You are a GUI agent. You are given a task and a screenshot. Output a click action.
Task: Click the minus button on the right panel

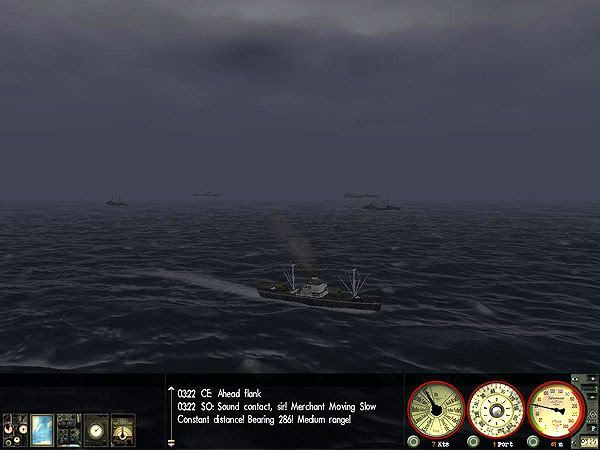pos(591,399)
